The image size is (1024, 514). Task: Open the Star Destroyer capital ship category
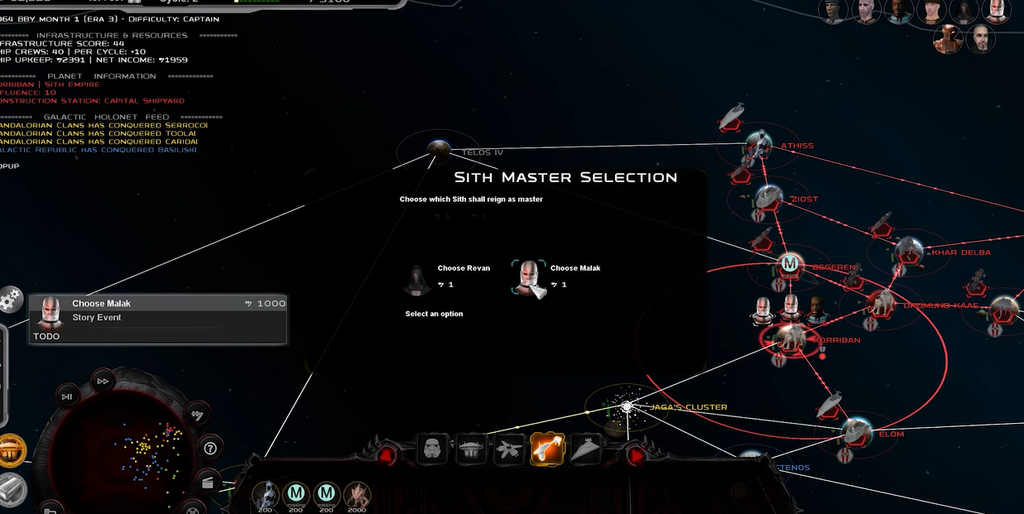click(587, 451)
